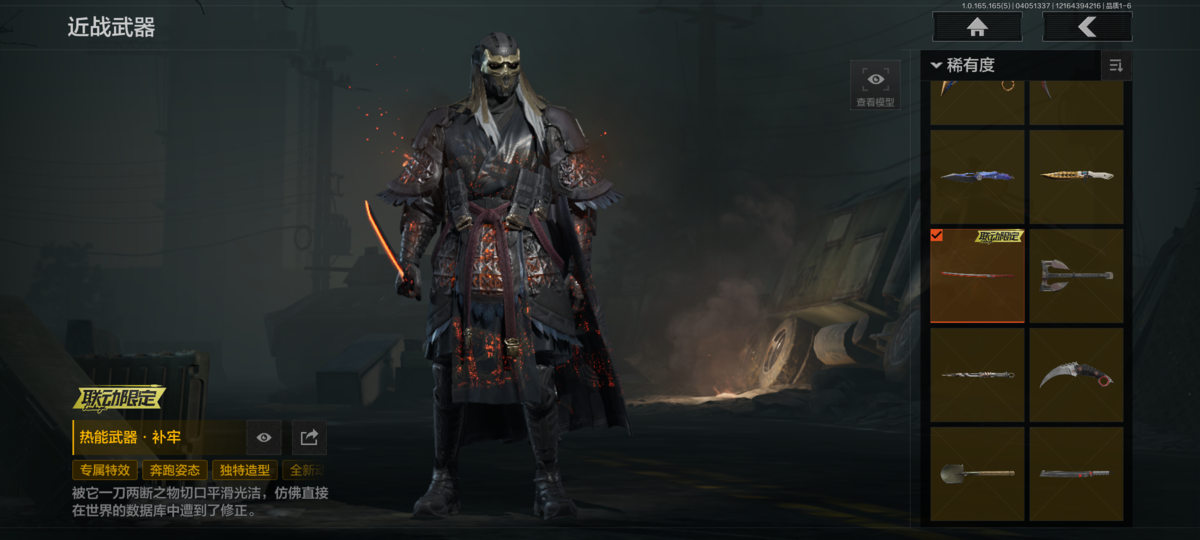Select the blue folding knife skin
Image resolution: width=1200 pixels, height=540 pixels.
coord(977,176)
